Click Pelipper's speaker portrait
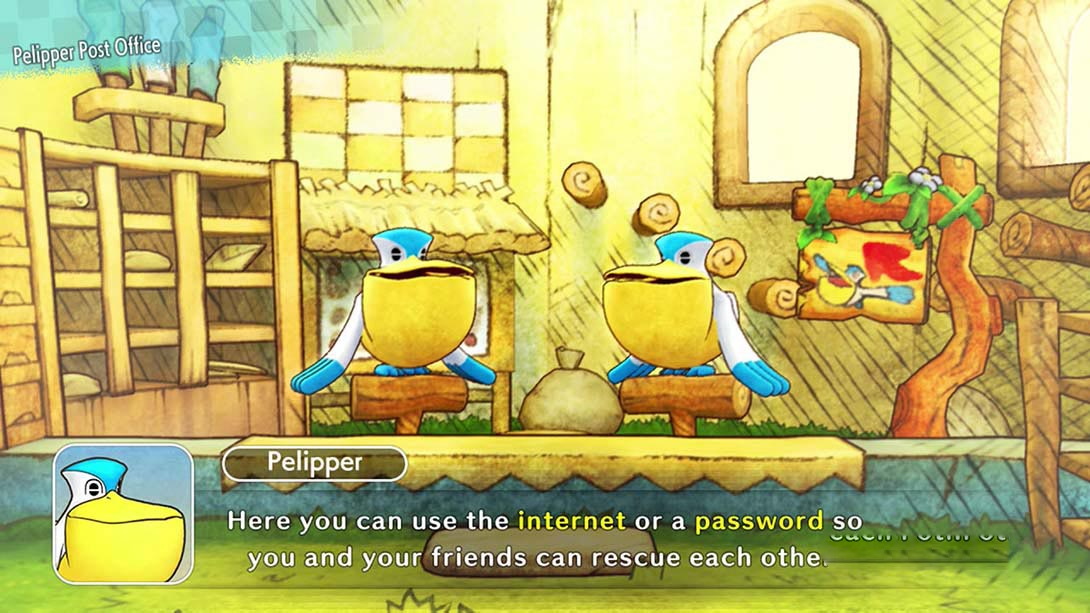 (123, 514)
